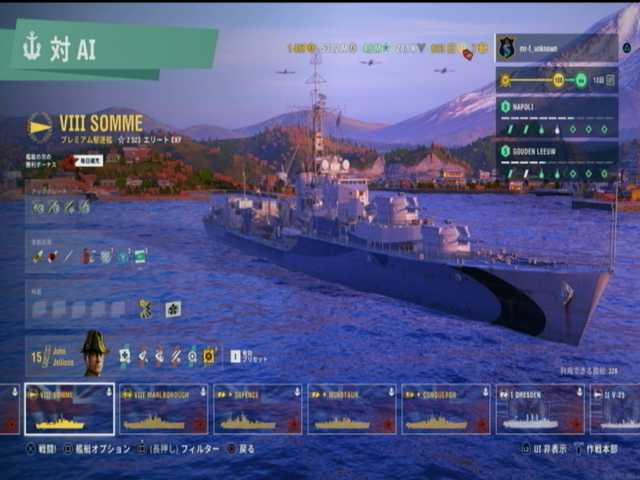640x480 pixels.
Task: Open commander John Jellicoe's portrait
Action: point(94,353)
